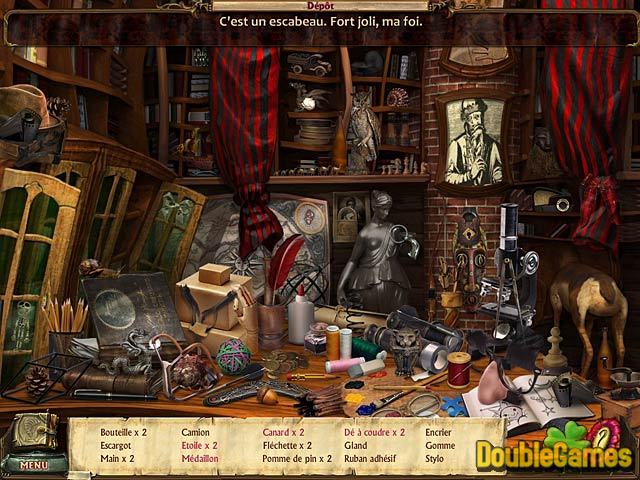Select the 'Médaillon' list entry

pos(203,458)
